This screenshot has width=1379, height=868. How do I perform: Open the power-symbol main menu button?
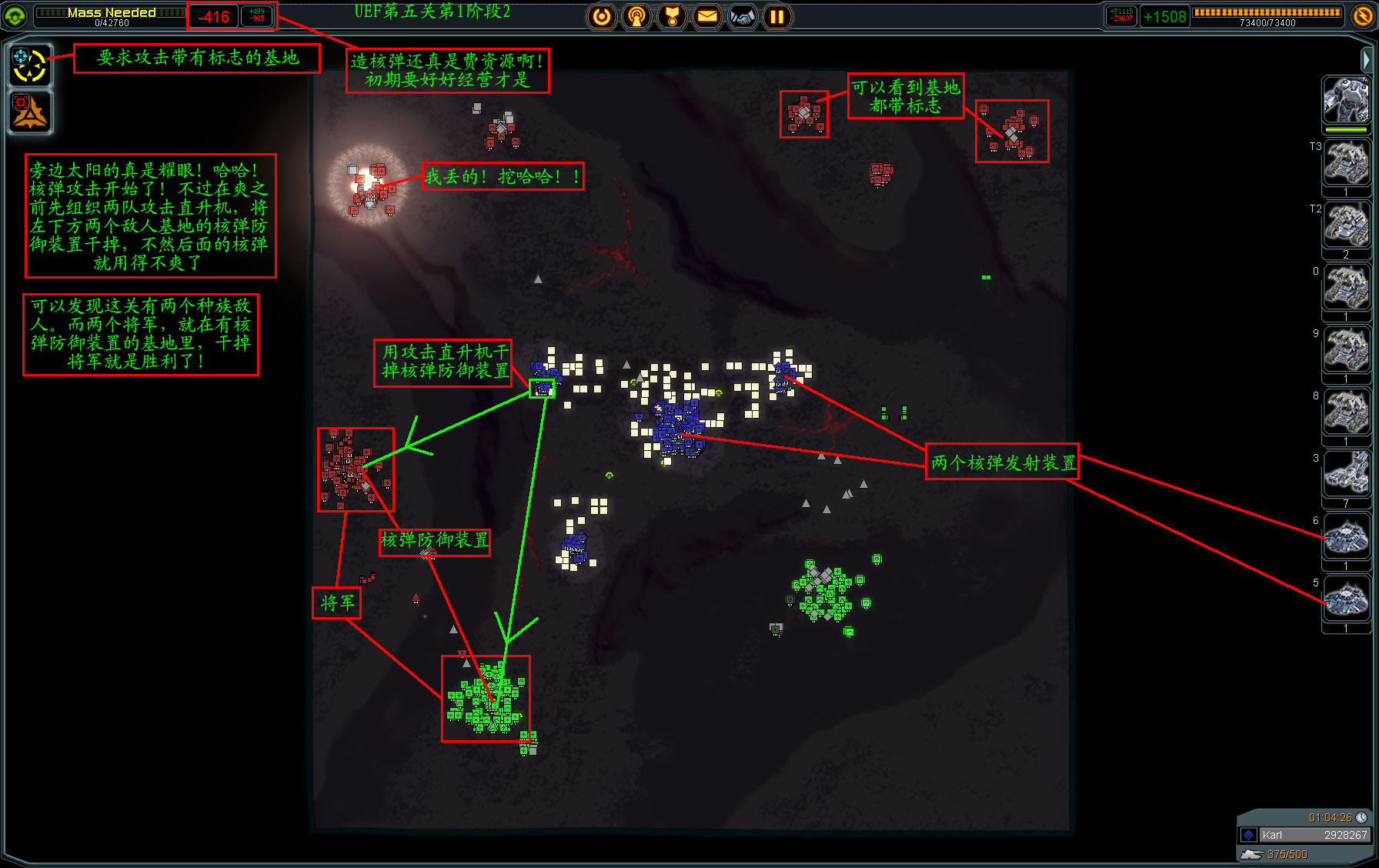pos(602,16)
